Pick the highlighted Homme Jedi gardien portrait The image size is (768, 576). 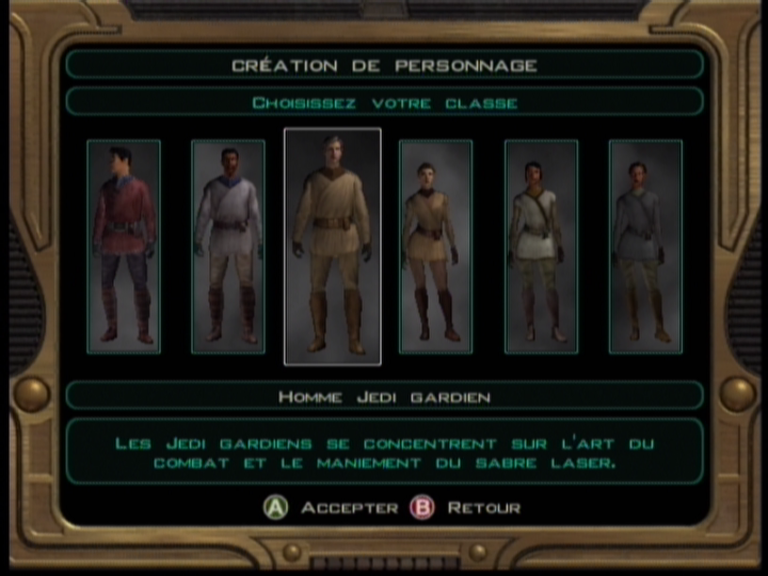(332, 246)
